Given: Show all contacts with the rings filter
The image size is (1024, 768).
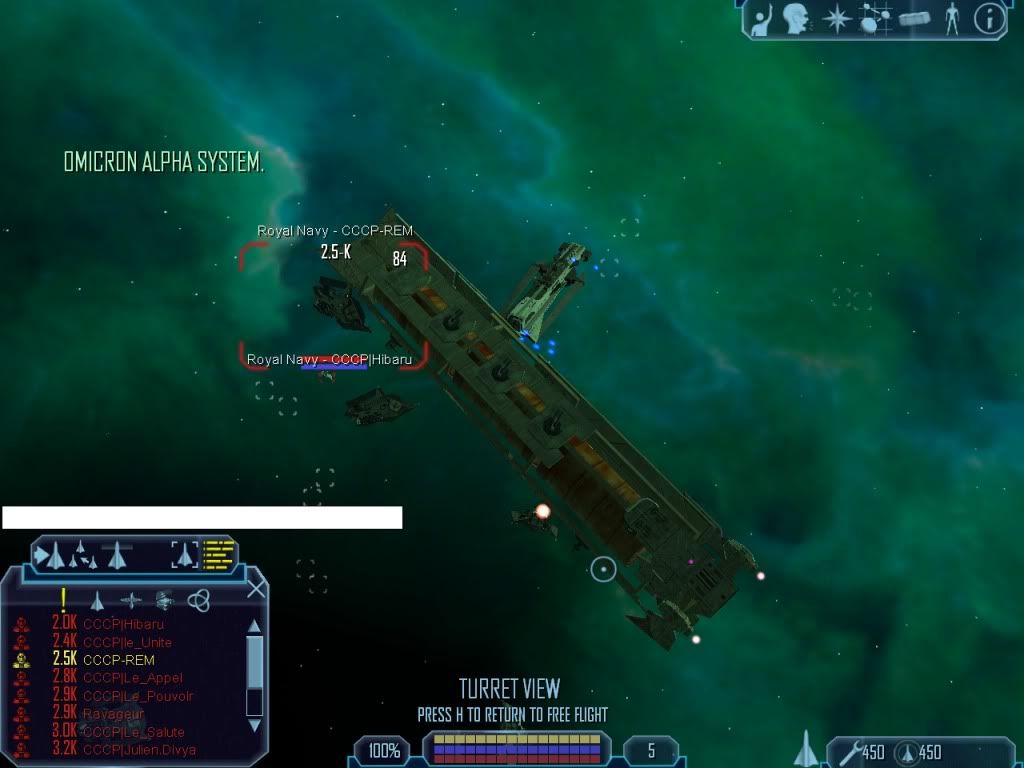Looking at the screenshot, I should (x=199, y=600).
